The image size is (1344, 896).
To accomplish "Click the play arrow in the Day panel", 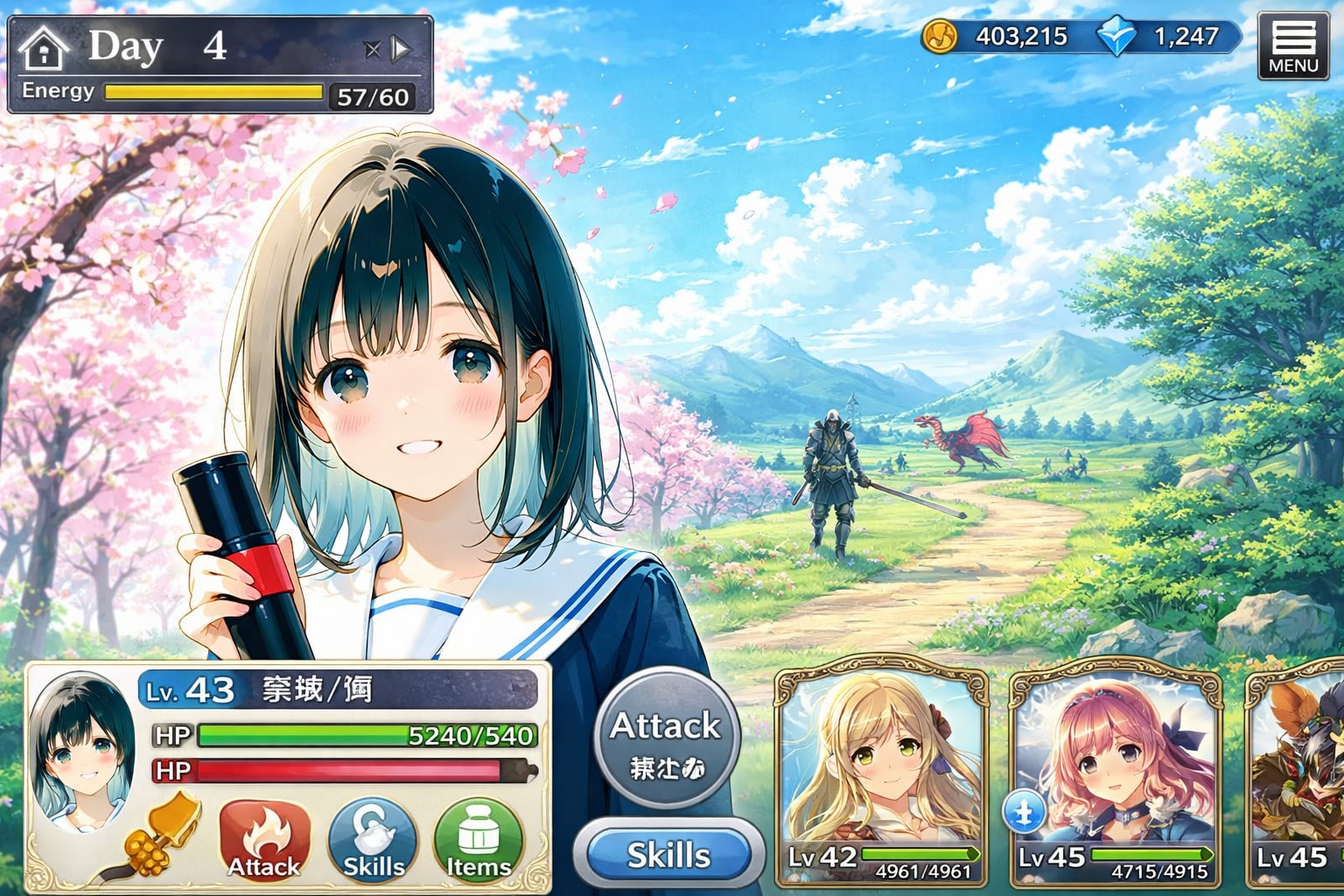I will tap(401, 49).
